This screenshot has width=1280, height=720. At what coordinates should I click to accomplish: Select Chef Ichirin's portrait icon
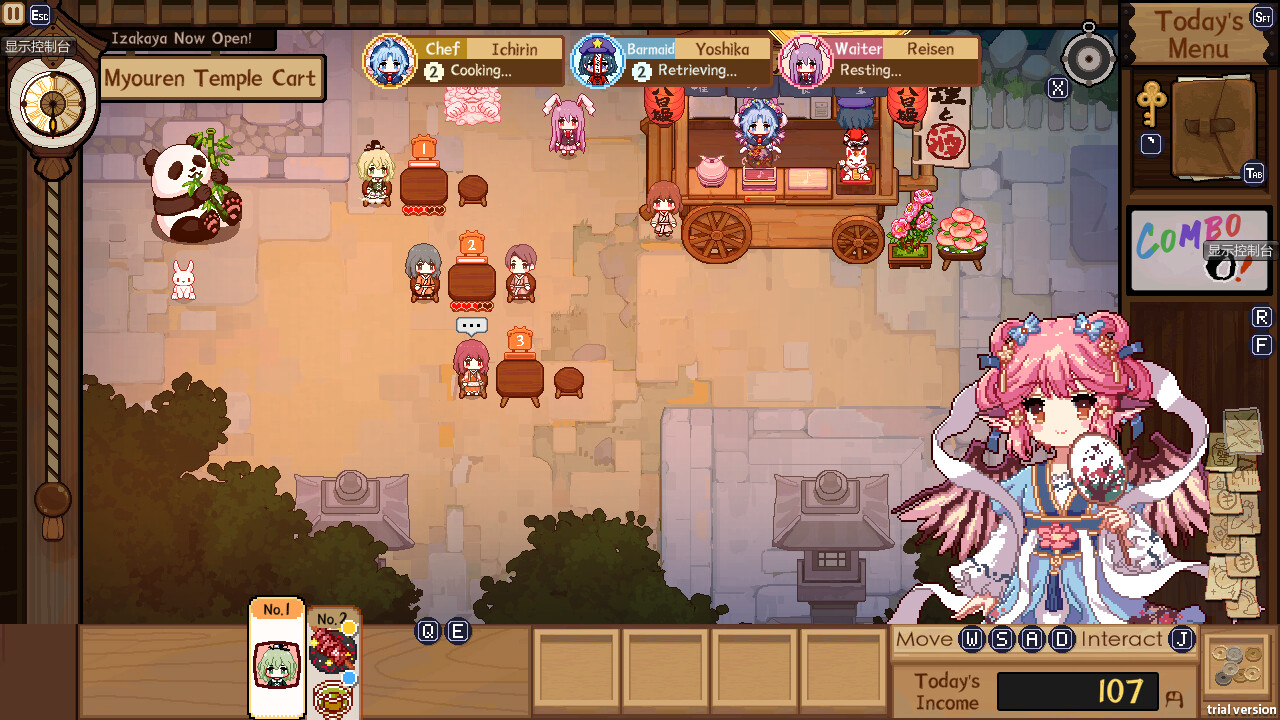(x=390, y=61)
